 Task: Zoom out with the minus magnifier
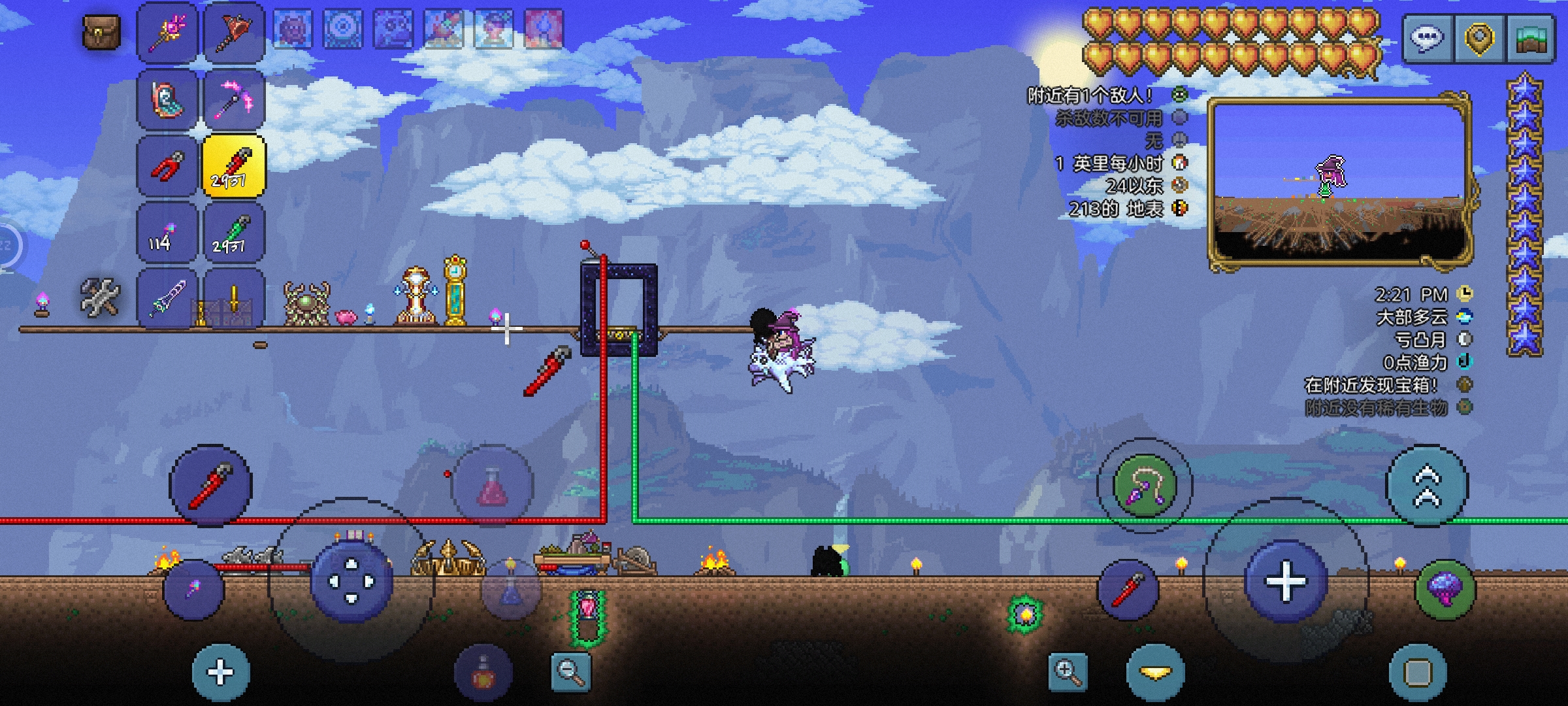coord(570,671)
